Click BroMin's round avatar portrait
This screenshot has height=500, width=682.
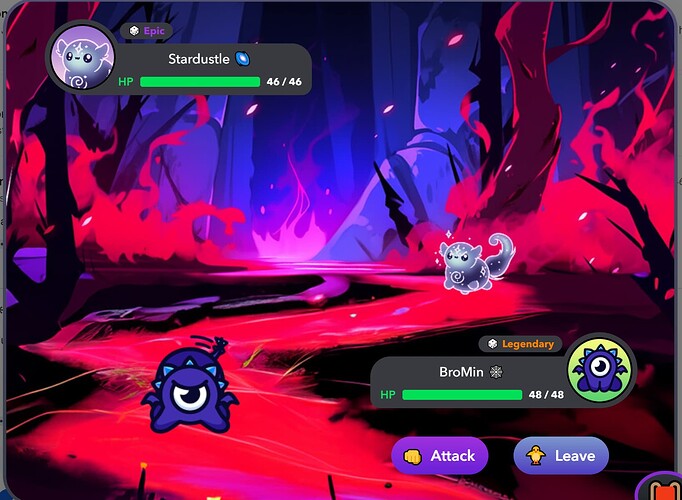tap(602, 368)
